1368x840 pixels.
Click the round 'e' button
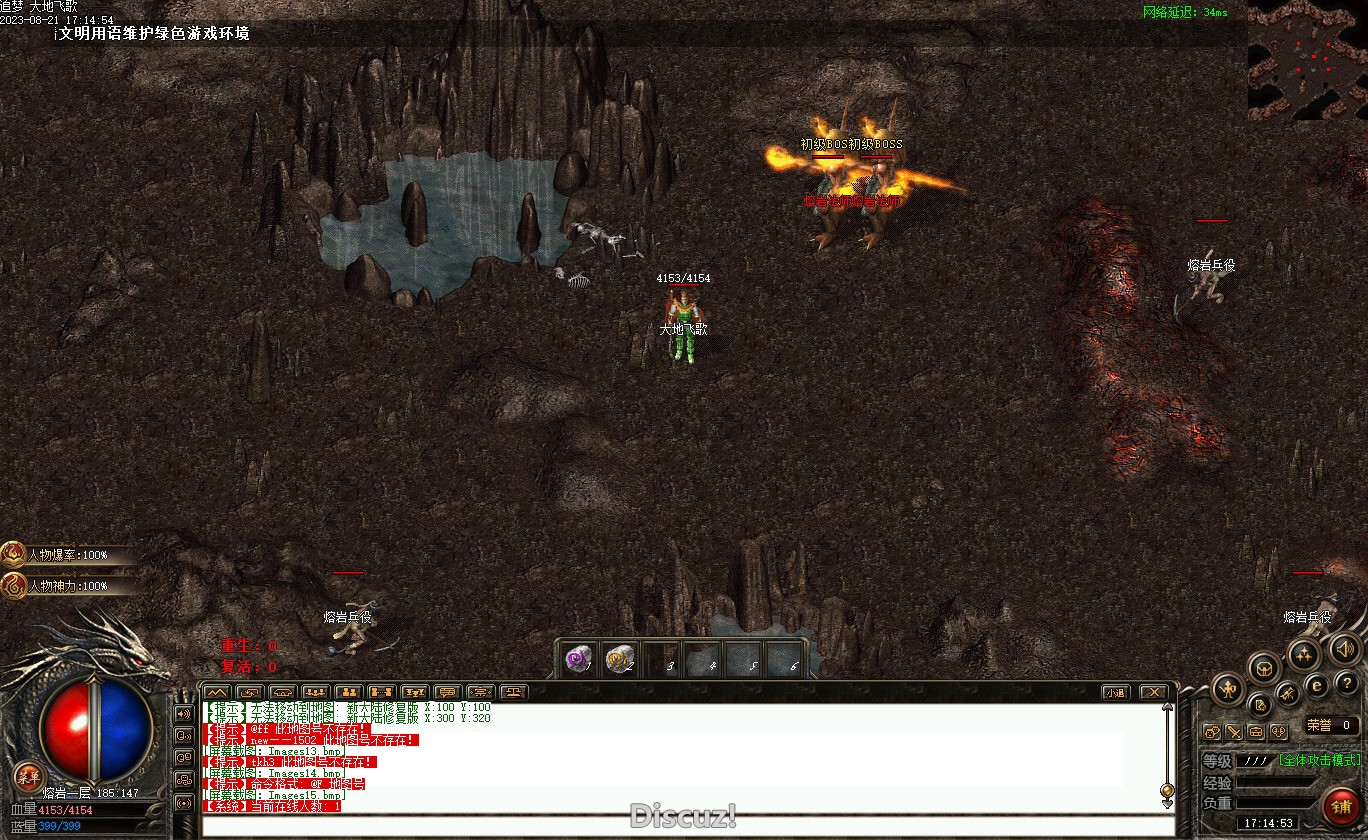1317,686
